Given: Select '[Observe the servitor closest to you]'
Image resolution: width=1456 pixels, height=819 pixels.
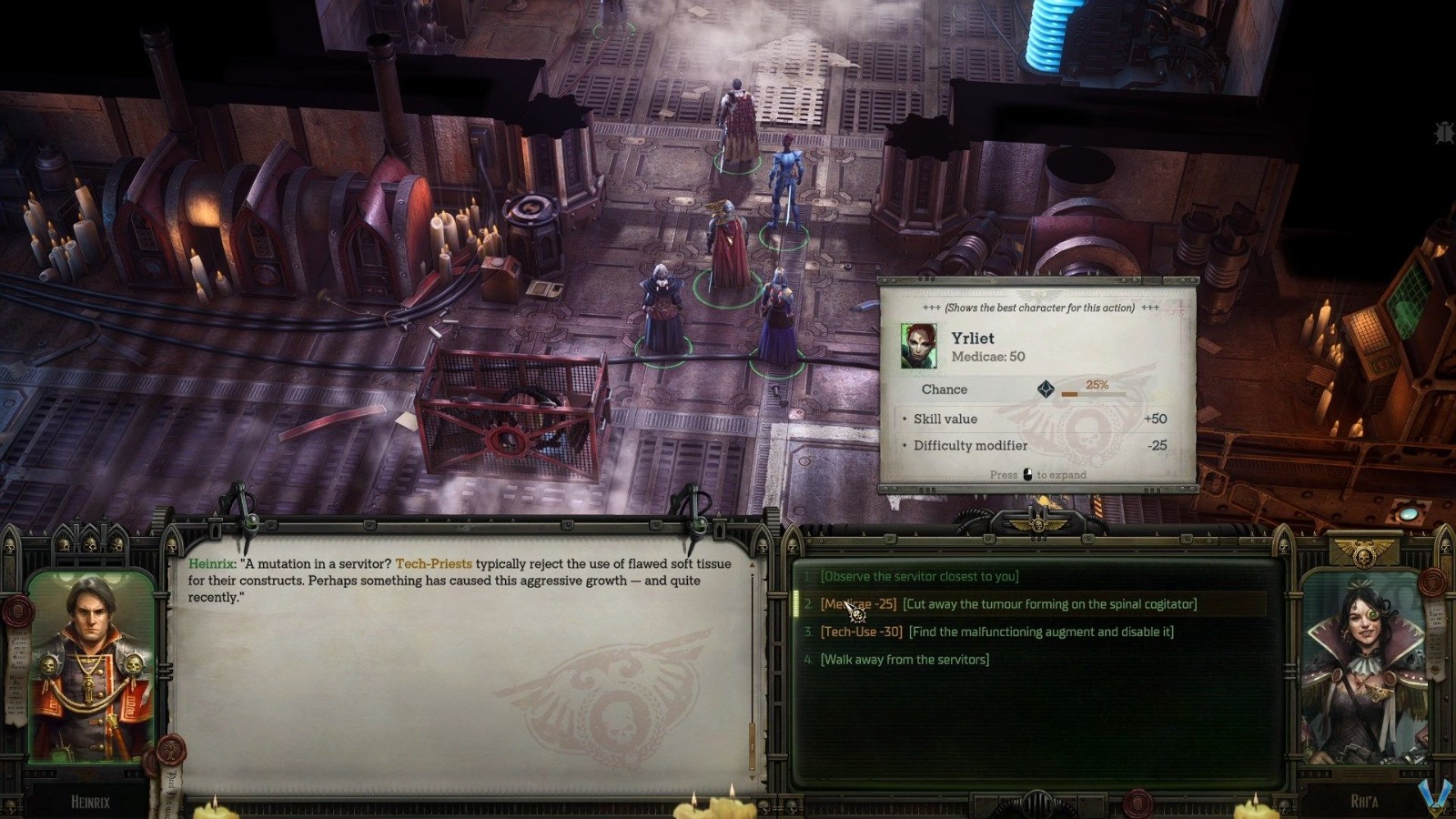Looking at the screenshot, I should click(x=919, y=576).
